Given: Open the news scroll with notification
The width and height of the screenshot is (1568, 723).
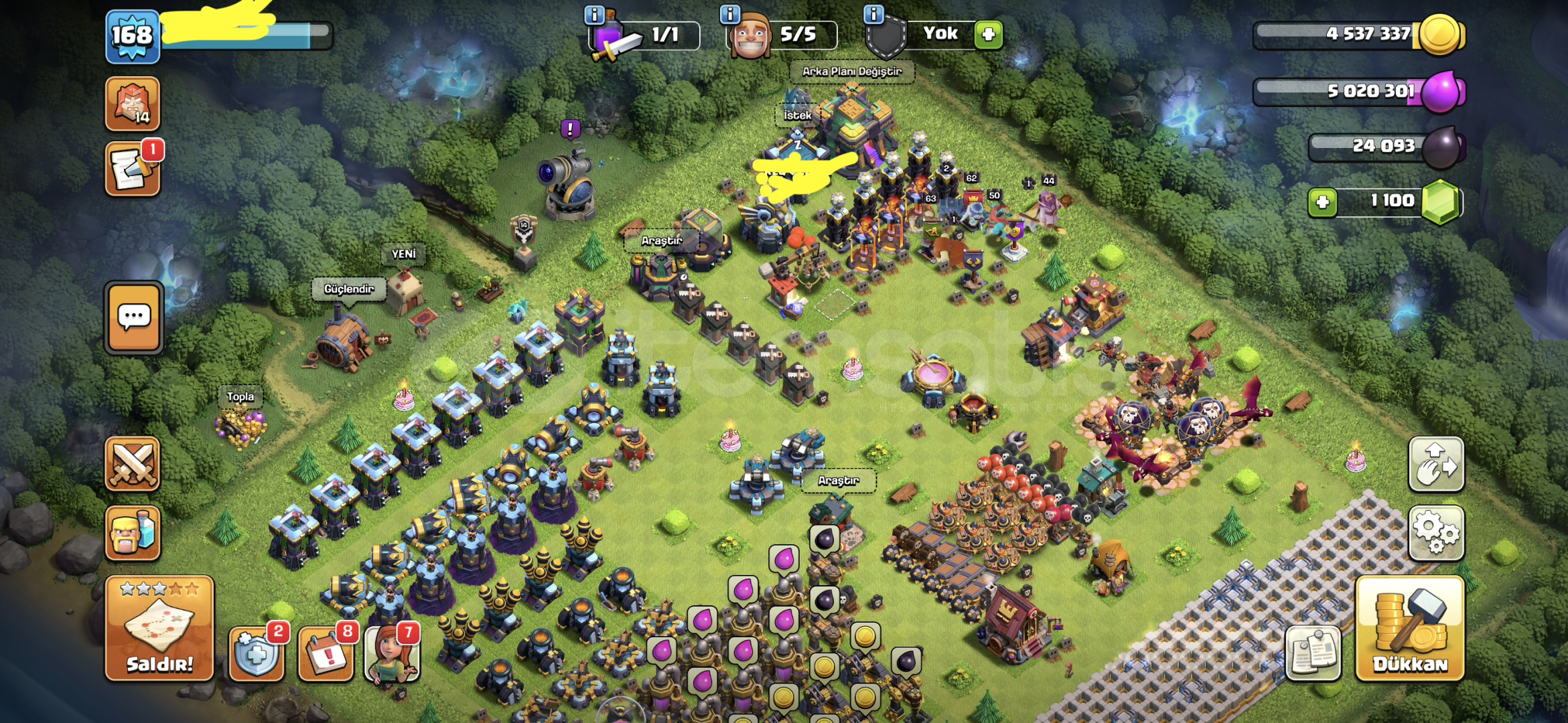Looking at the screenshot, I should pyautogui.click(x=133, y=169).
